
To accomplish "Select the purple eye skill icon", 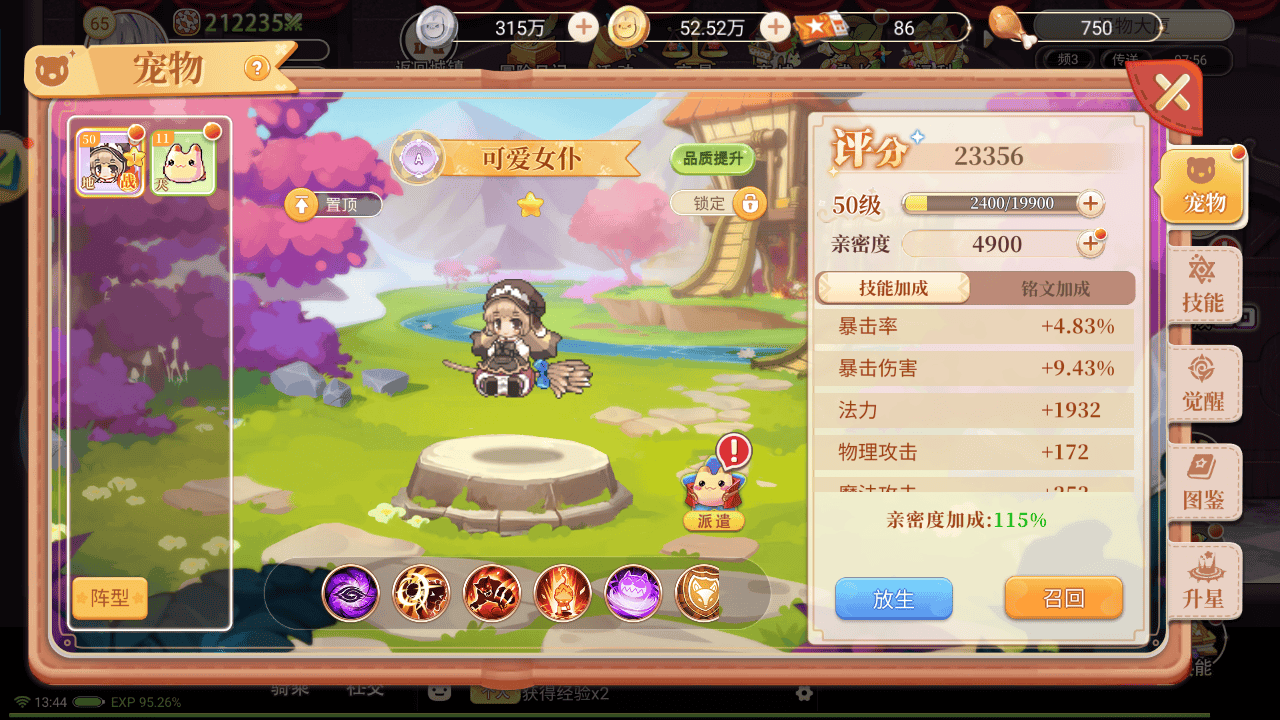I will [349, 592].
